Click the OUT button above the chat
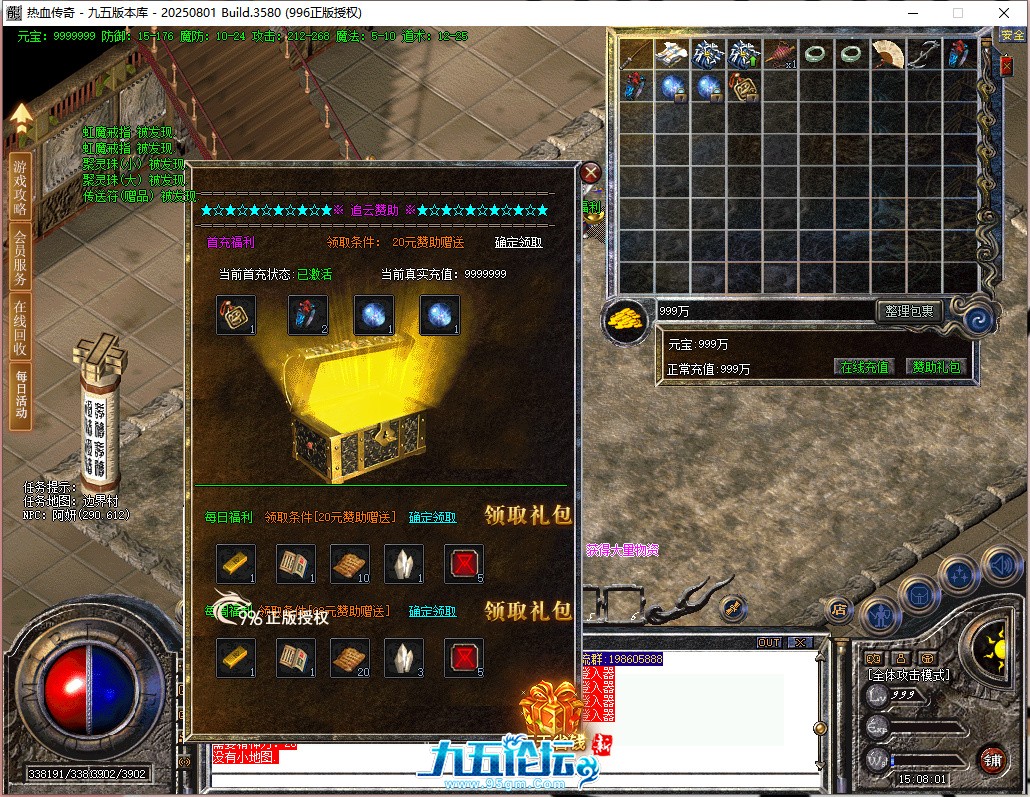Screen dimensions: 1030x797 click(769, 642)
